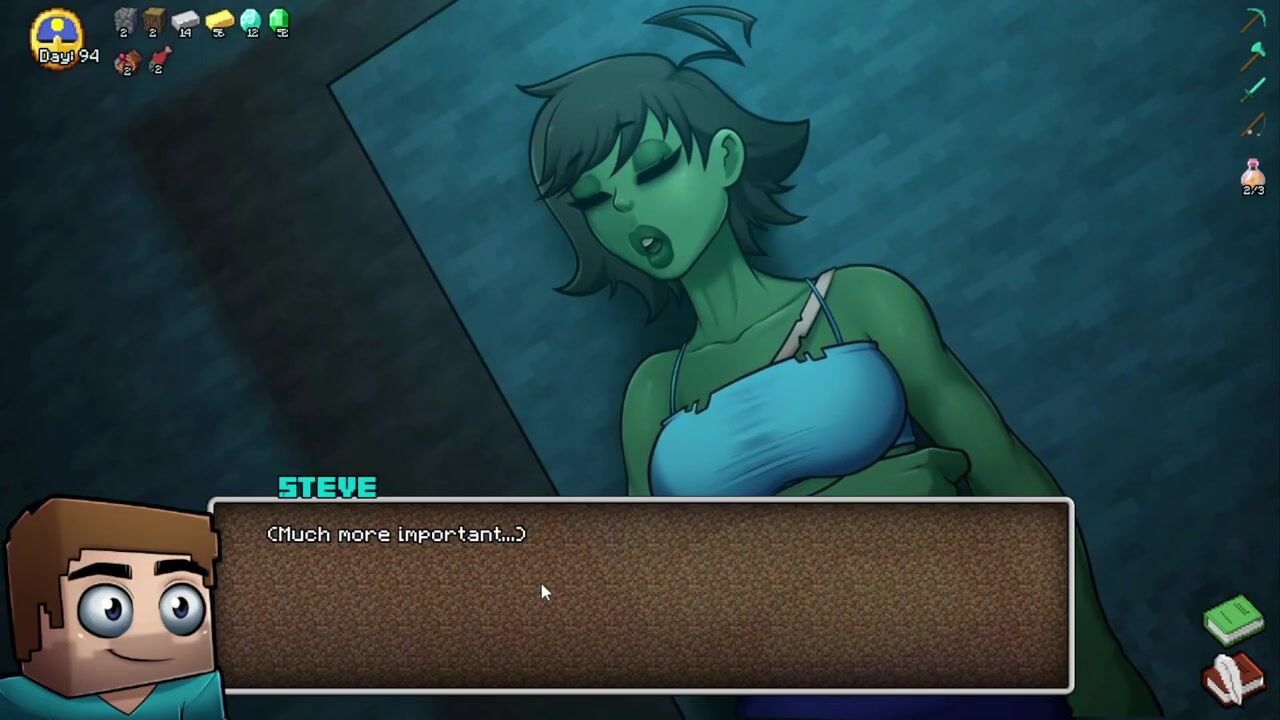Click the wood block resource icon
Image resolution: width=1280 pixels, height=720 pixels.
[x=153, y=20]
